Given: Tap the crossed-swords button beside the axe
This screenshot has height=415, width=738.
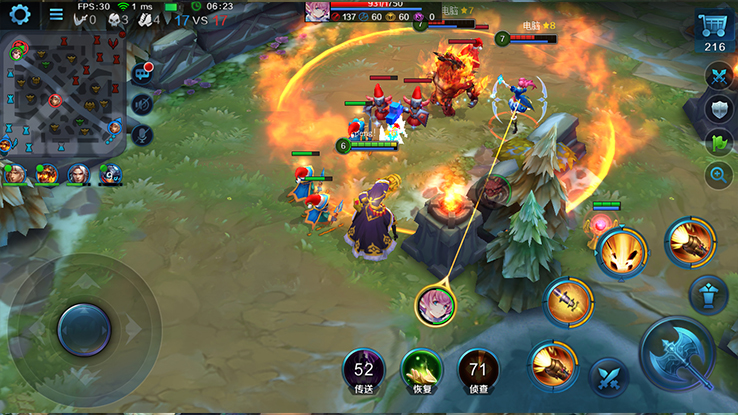Looking at the screenshot, I should (607, 378).
